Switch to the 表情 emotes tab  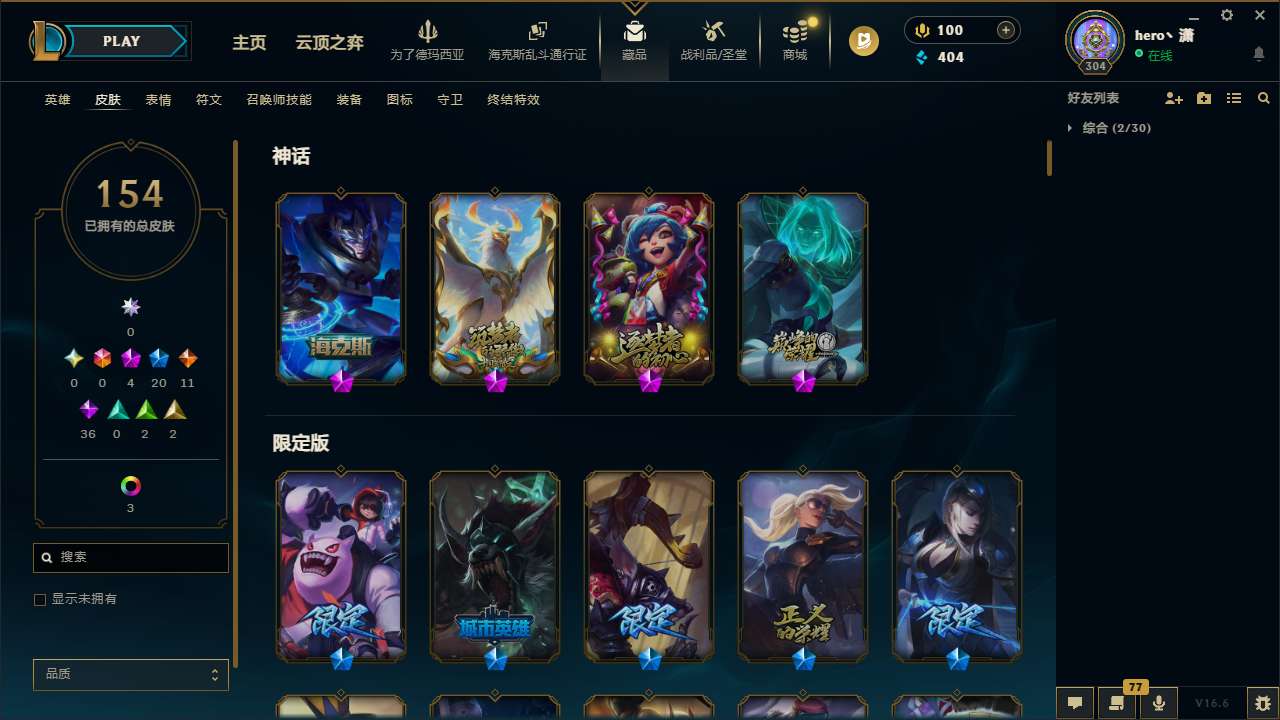(159, 100)
